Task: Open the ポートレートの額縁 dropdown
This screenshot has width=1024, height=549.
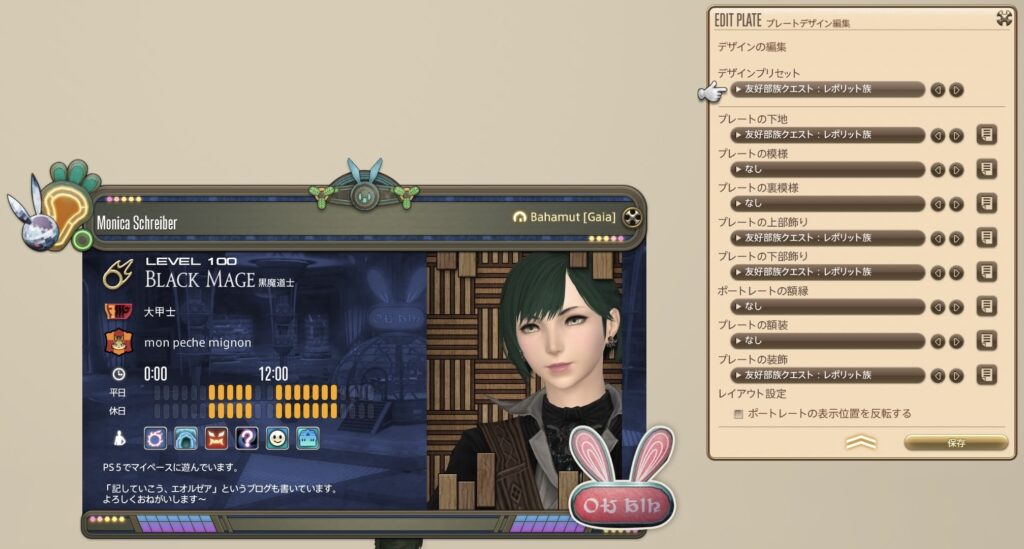Action: pyautogui.click(x=826, y=306)
